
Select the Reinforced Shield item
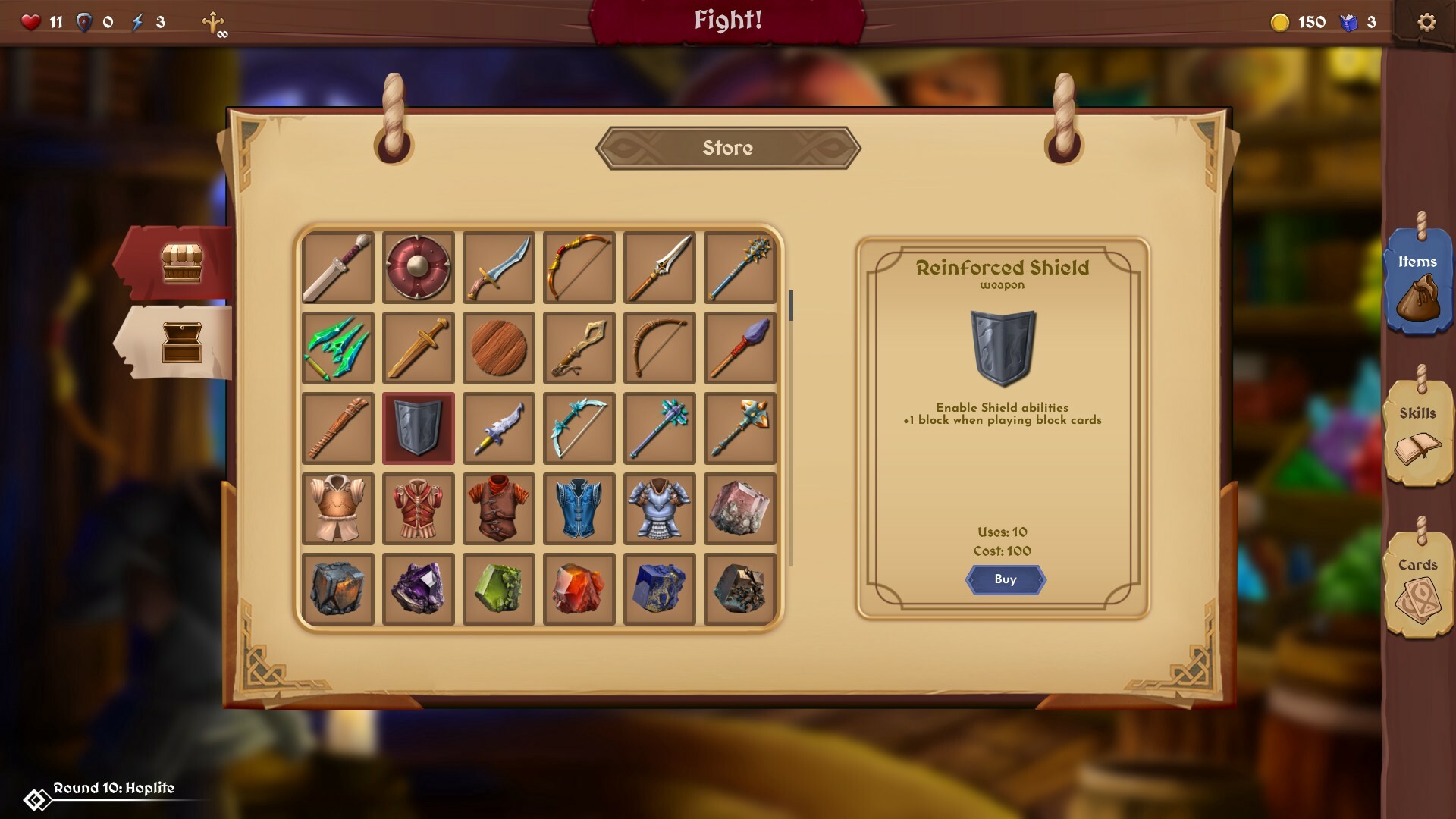418,428
